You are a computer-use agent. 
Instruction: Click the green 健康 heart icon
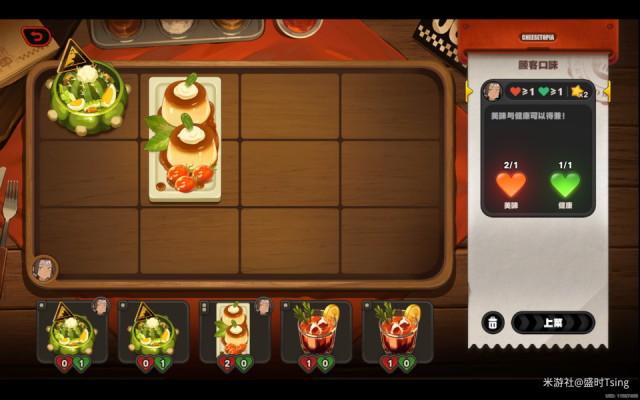click(565, 184)
